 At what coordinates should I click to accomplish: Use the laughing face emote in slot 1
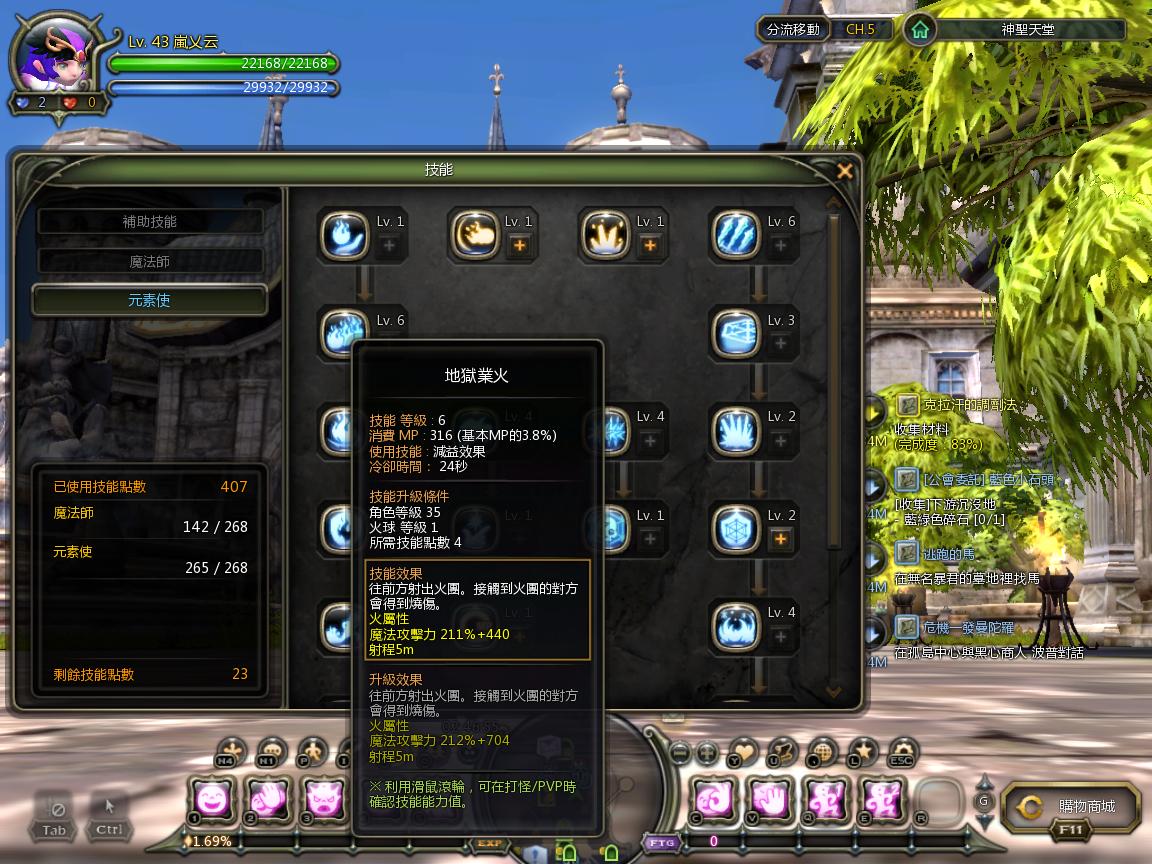(212, 799)
